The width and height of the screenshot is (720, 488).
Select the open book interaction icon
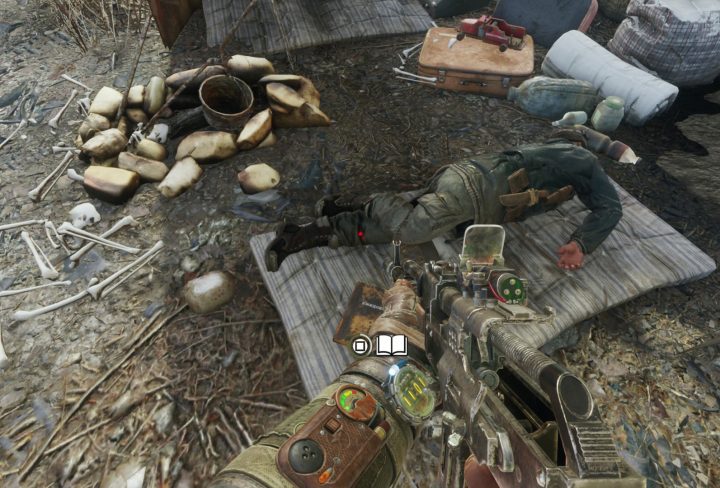point(392,346)
